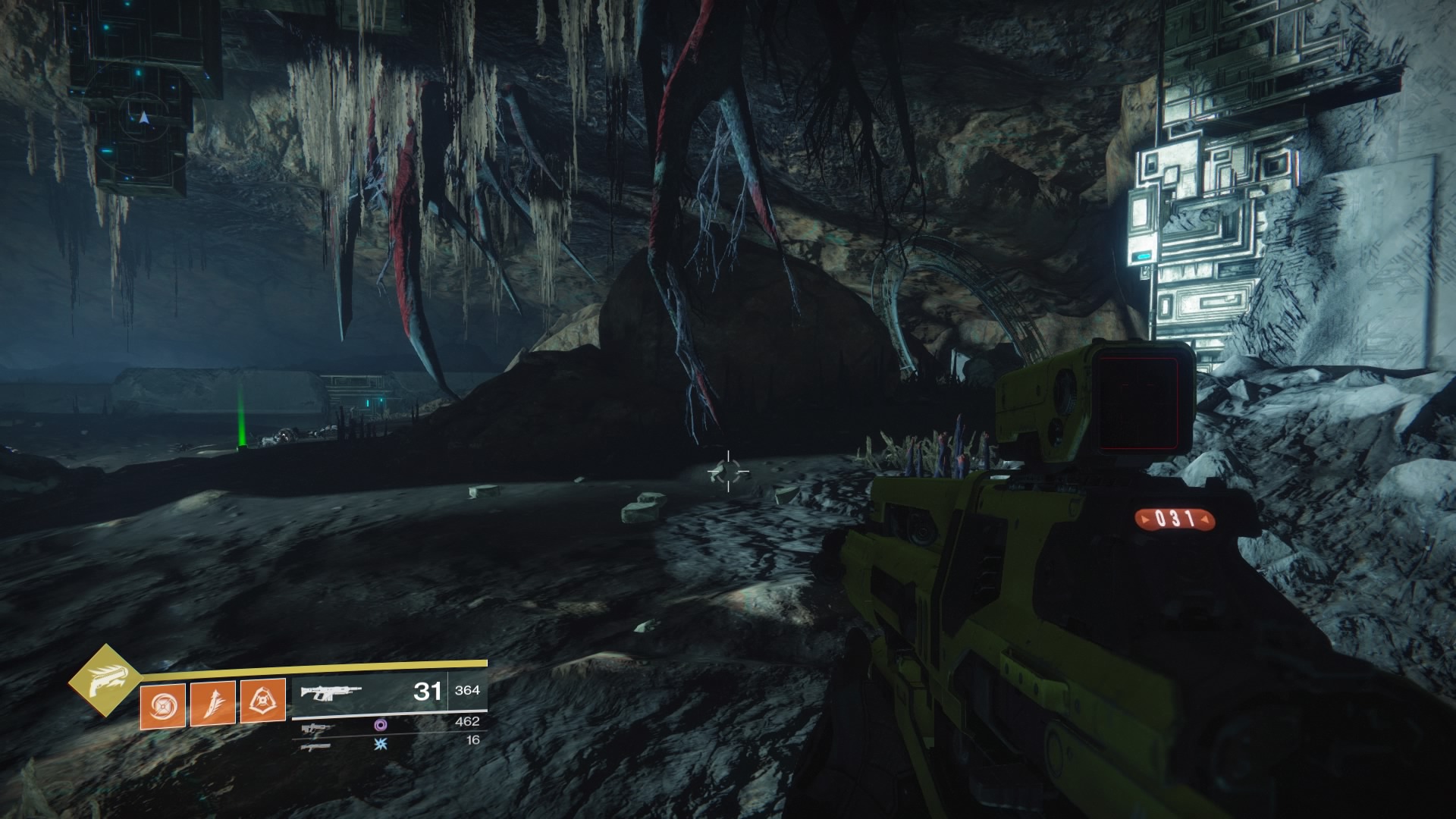This screenshot has height=819, width=1456.
Task: Select the equipped auto rifle weapon icon
Action: coord(331,692)
